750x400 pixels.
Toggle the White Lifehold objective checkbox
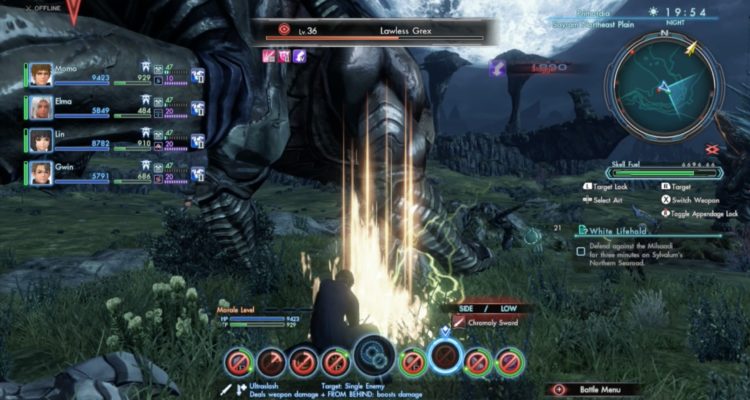(x=581, y=251)
